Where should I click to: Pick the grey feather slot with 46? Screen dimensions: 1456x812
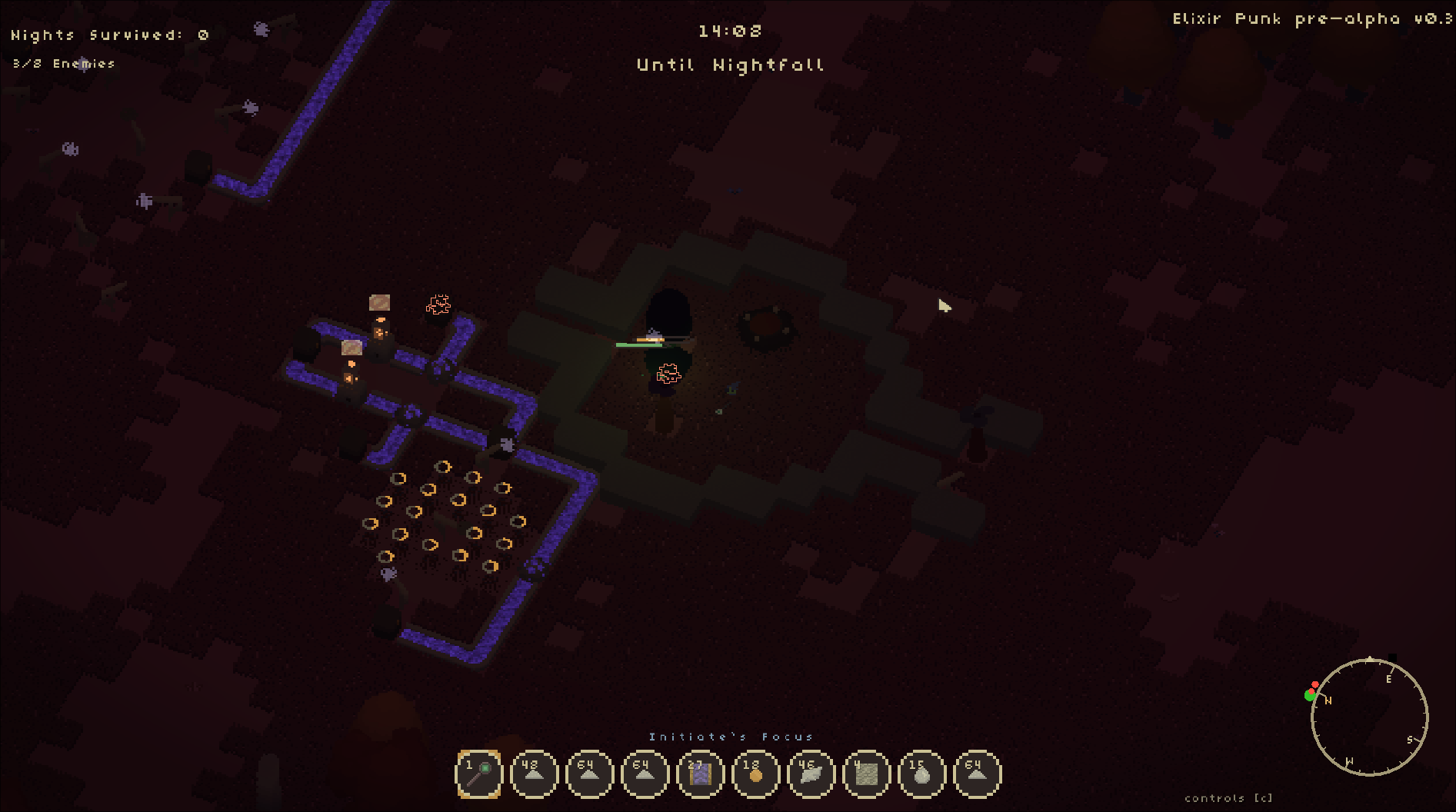click(x=811, y=774)
